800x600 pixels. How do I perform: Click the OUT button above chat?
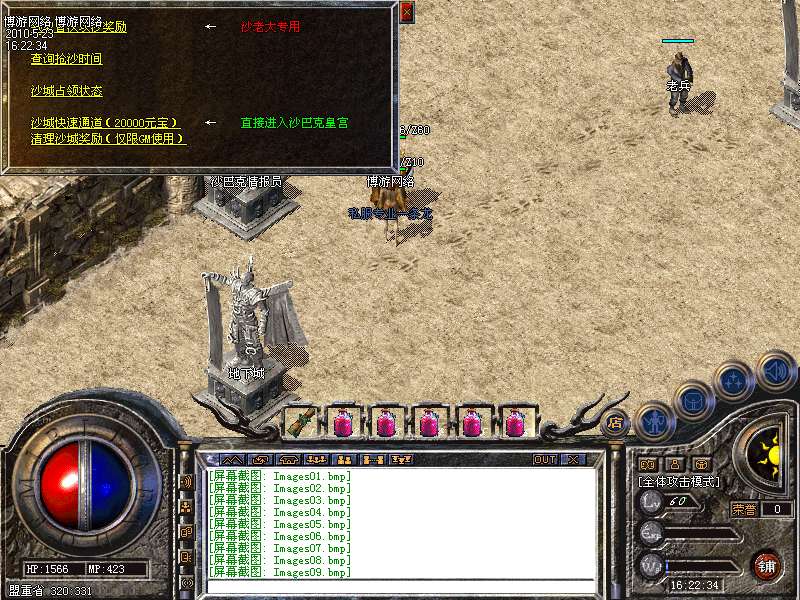pyautogui.click(x=544, y=460)
